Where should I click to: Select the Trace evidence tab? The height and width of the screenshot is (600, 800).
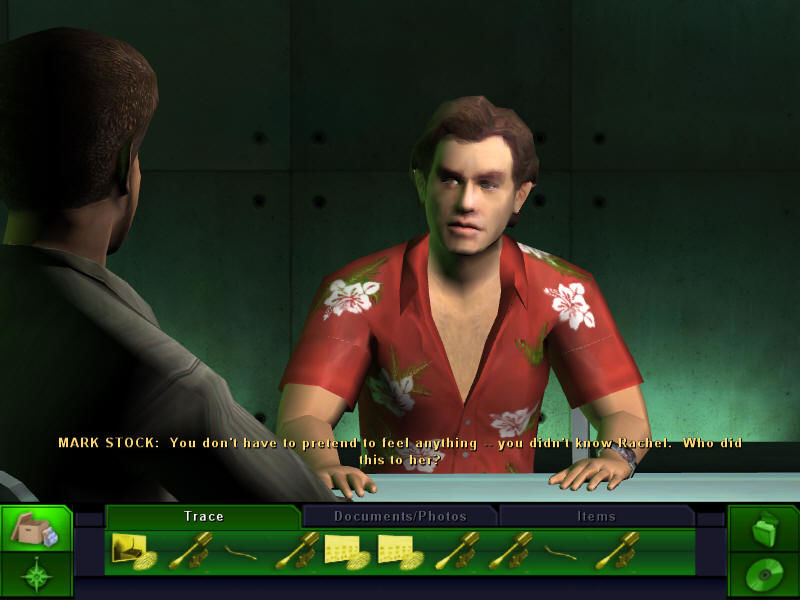pyautogui.click(x=203, y=516)
